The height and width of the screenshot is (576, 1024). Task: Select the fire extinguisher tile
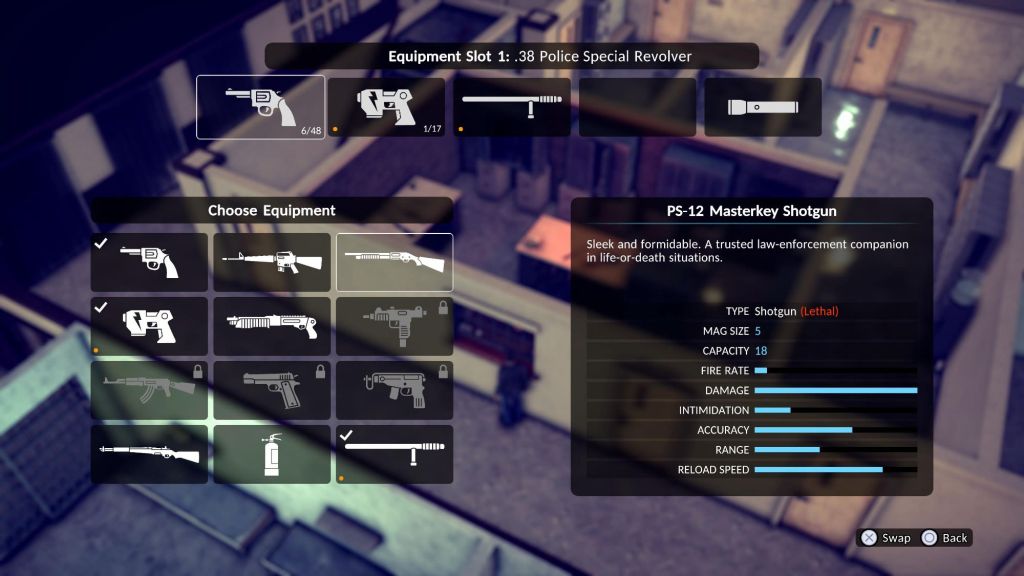click(272, 454)
